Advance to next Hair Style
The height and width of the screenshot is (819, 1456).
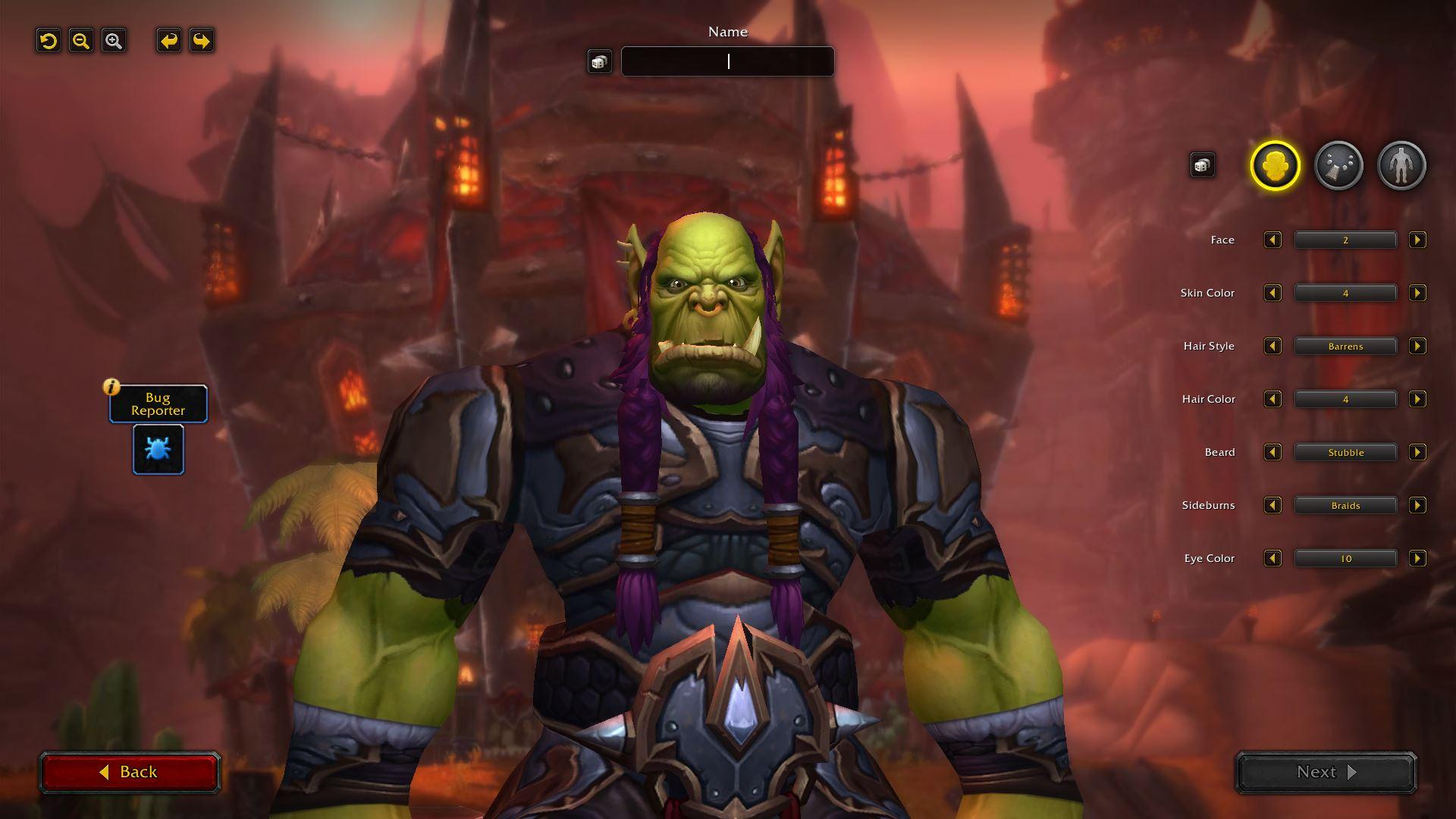[x=1417, y=347]
